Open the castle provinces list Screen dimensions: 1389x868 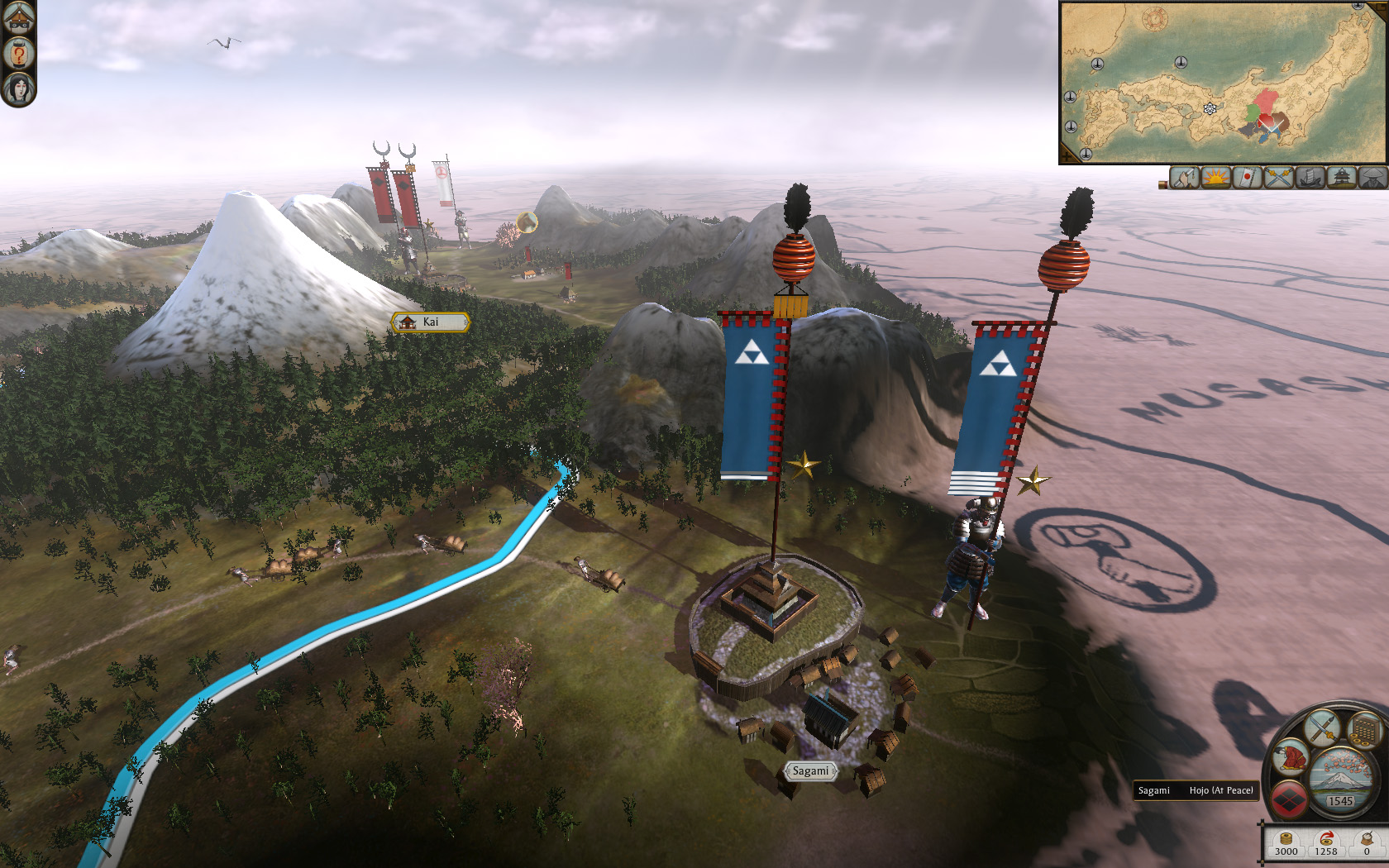point(1341,178)
